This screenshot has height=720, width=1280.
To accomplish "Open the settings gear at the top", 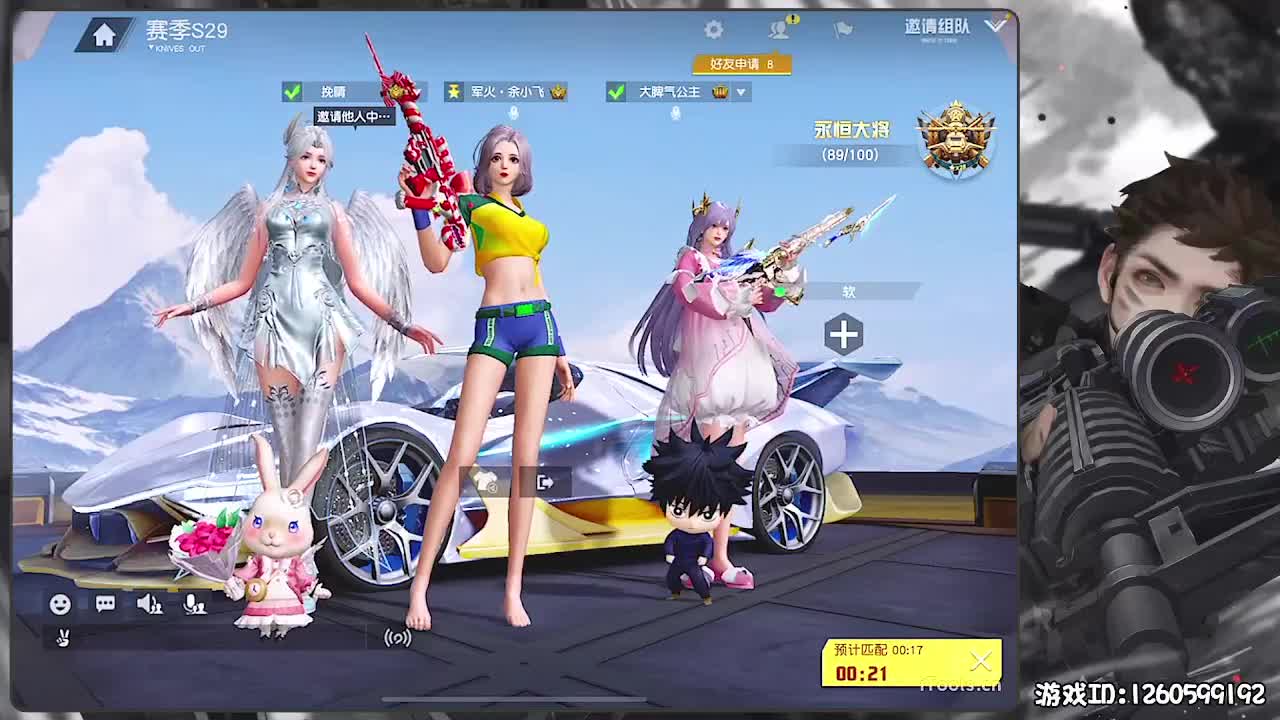I will point(713,29).
